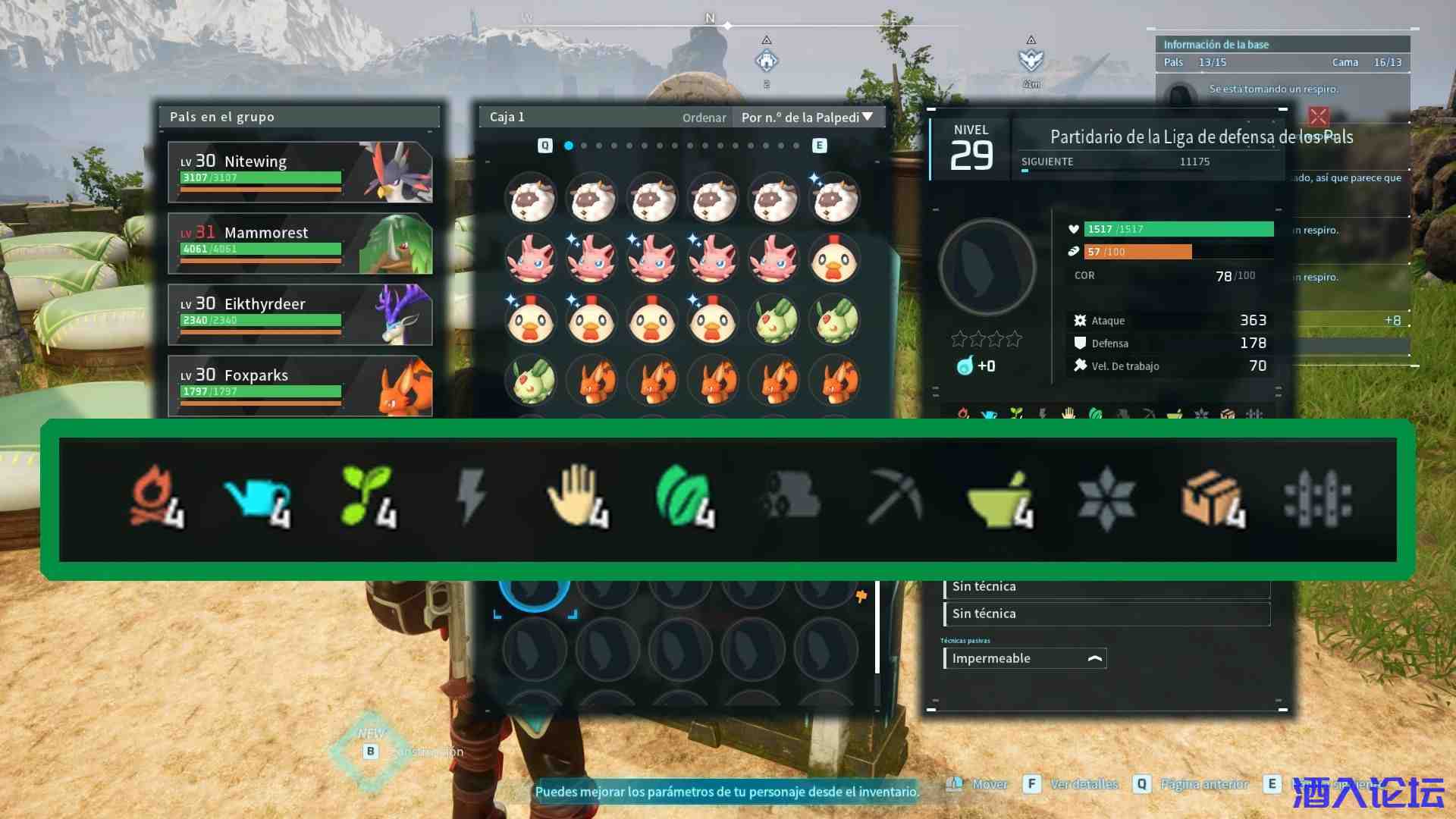Close the Pal details panel
1456x819 pixels.
(x=1318, y=116)
